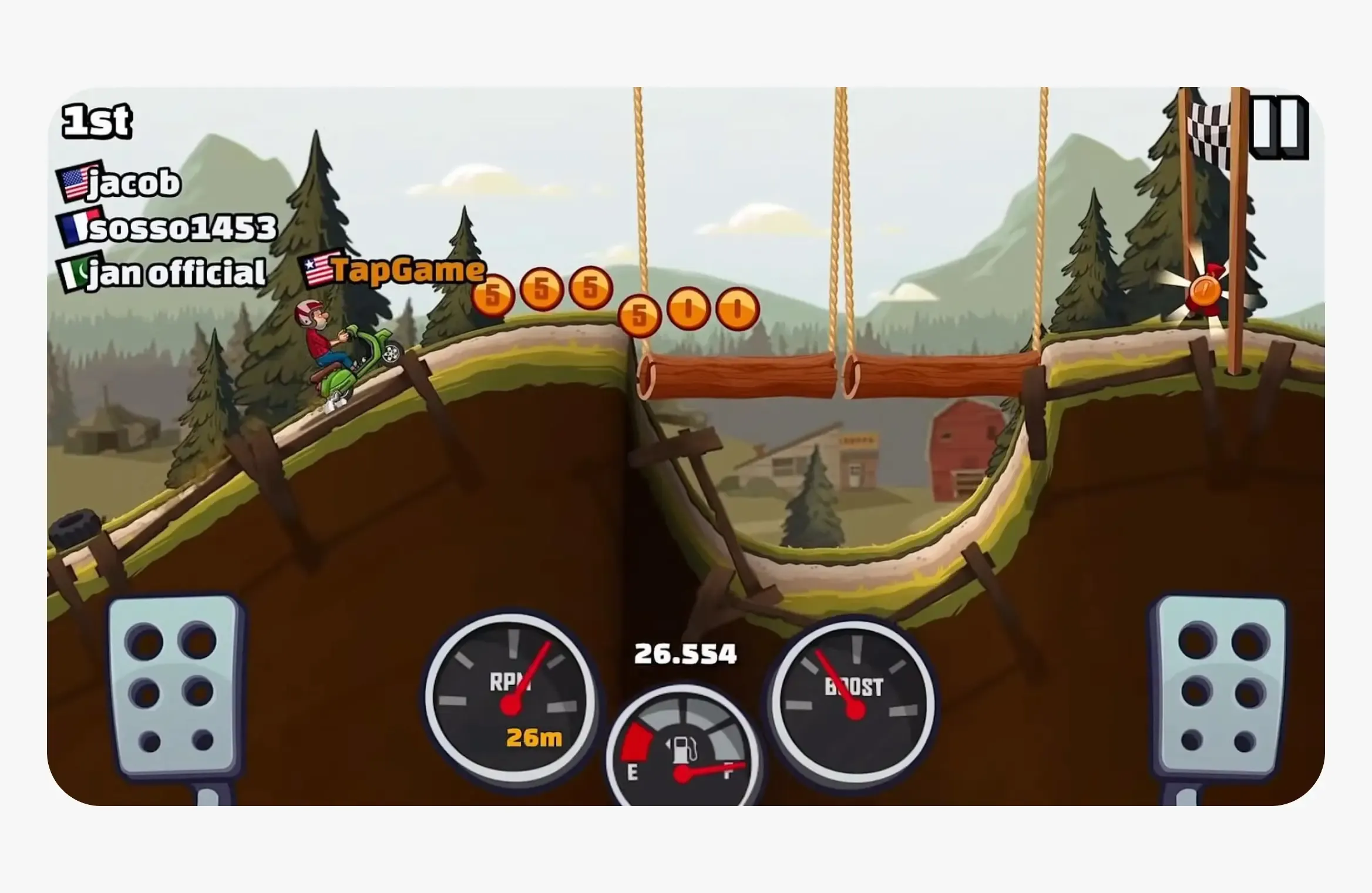Tap the 1st position indicator
Screen dimensions: 1372x893
coord(97,120)
